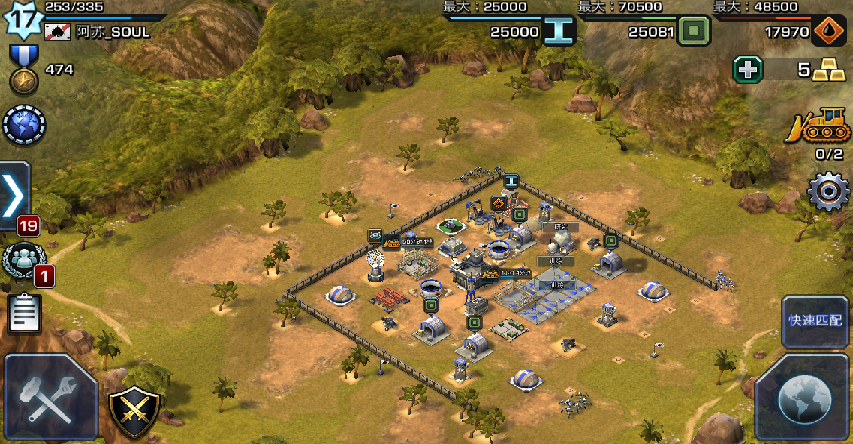Expand the side panel arrow tab

[13, 194]
